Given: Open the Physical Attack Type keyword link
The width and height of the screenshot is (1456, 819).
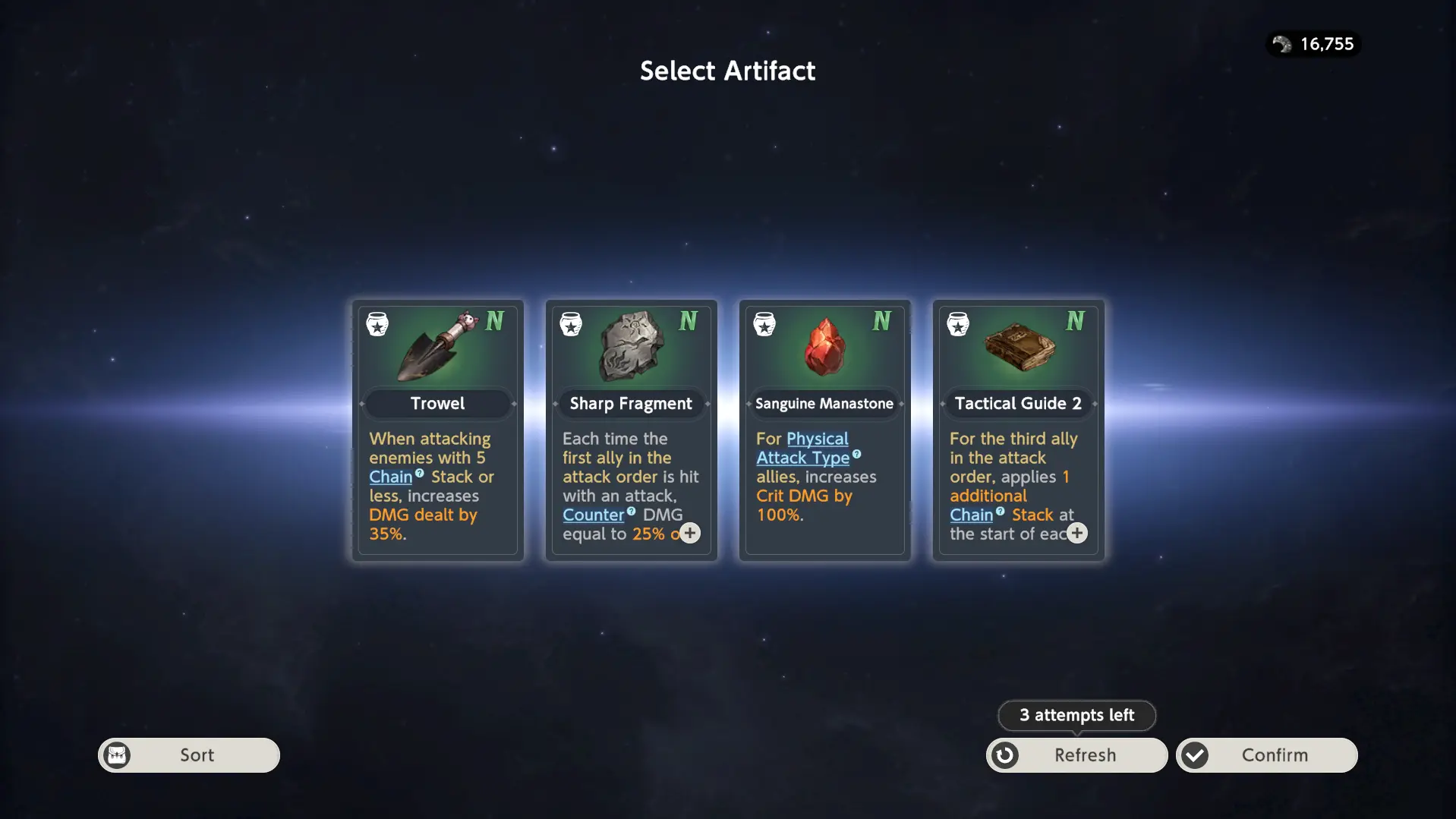Looking at the screenshot, I should [x=802, y=449].
